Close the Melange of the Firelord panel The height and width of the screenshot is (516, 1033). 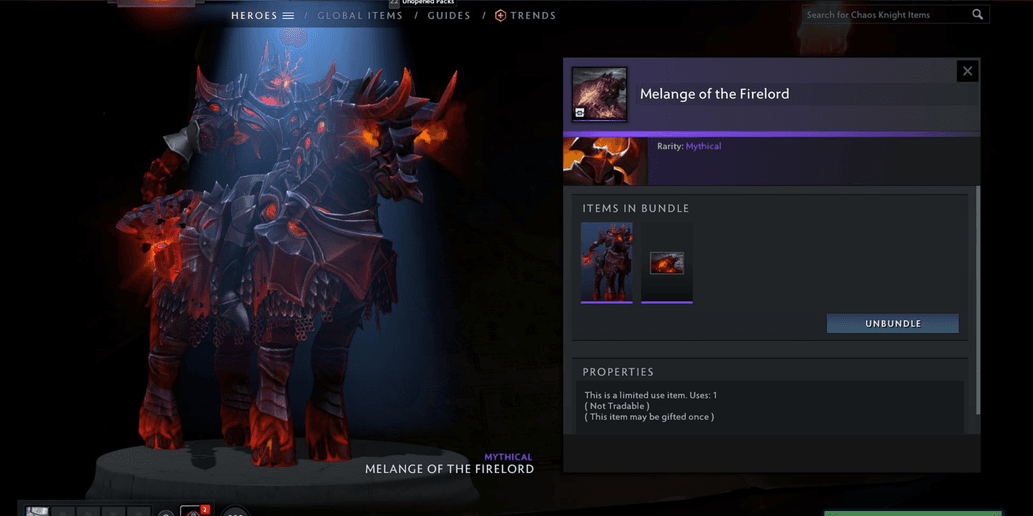tap(967, 71)
